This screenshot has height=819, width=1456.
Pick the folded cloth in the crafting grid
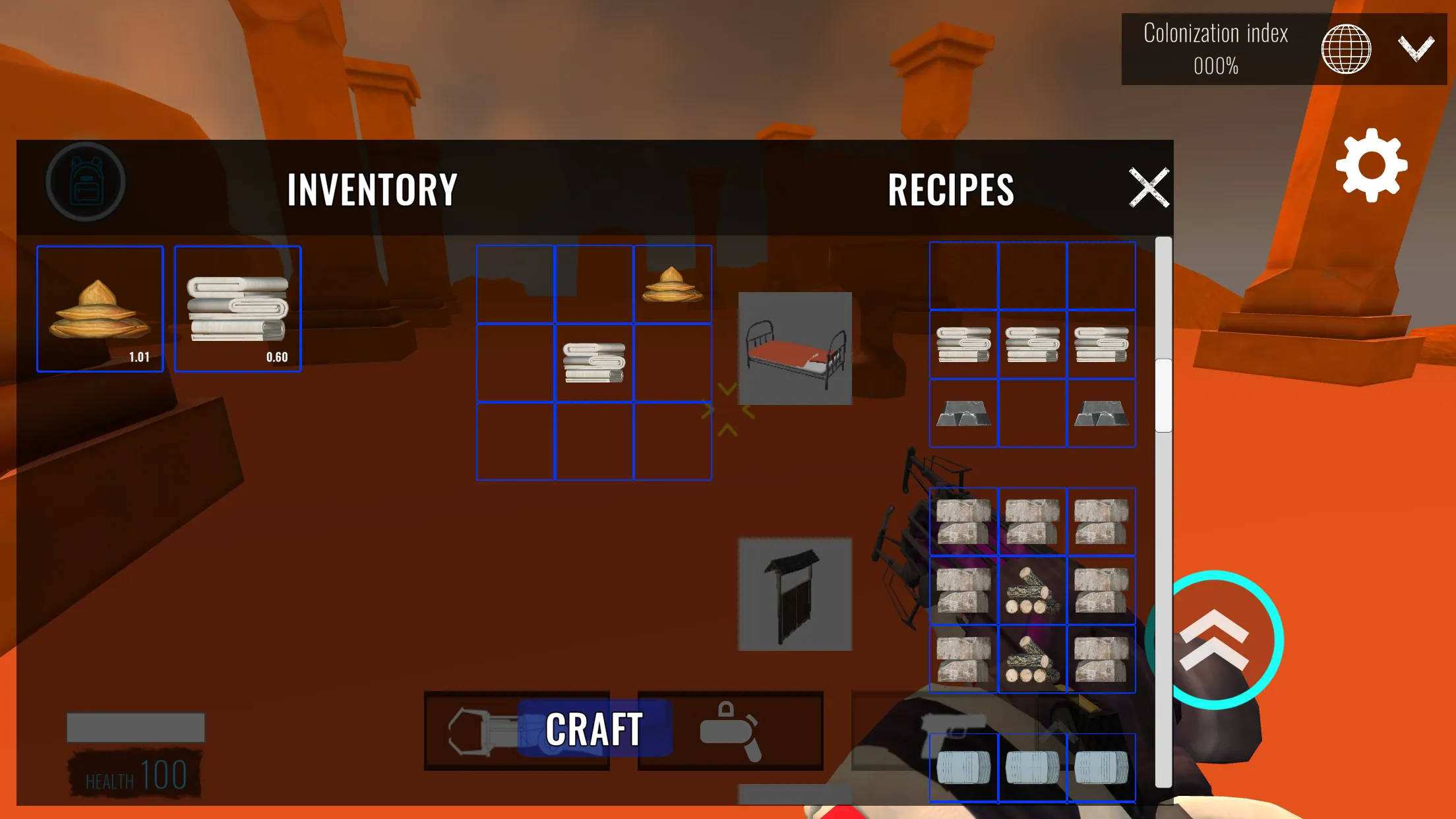[x=593, y=363]
